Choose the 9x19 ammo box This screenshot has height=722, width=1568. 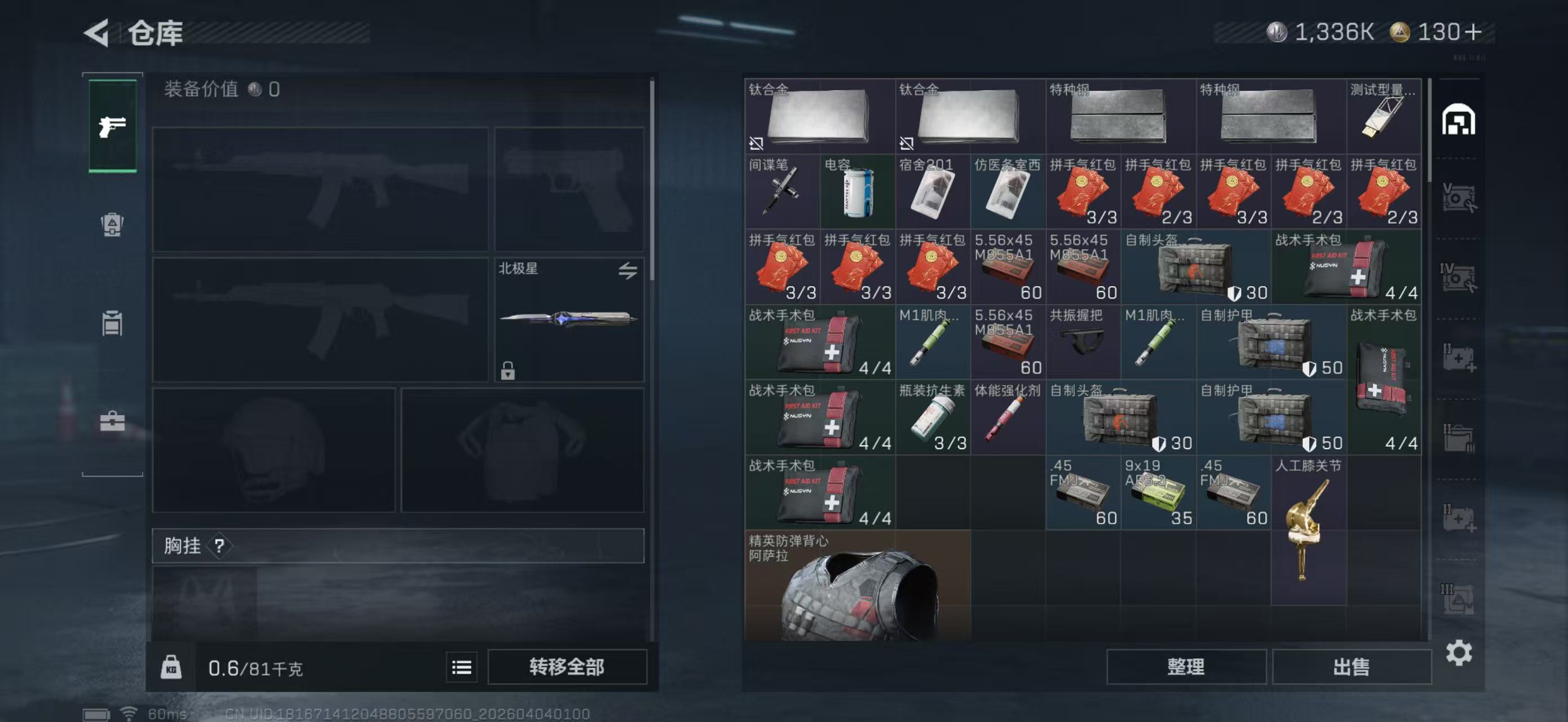pos(1158,493)
